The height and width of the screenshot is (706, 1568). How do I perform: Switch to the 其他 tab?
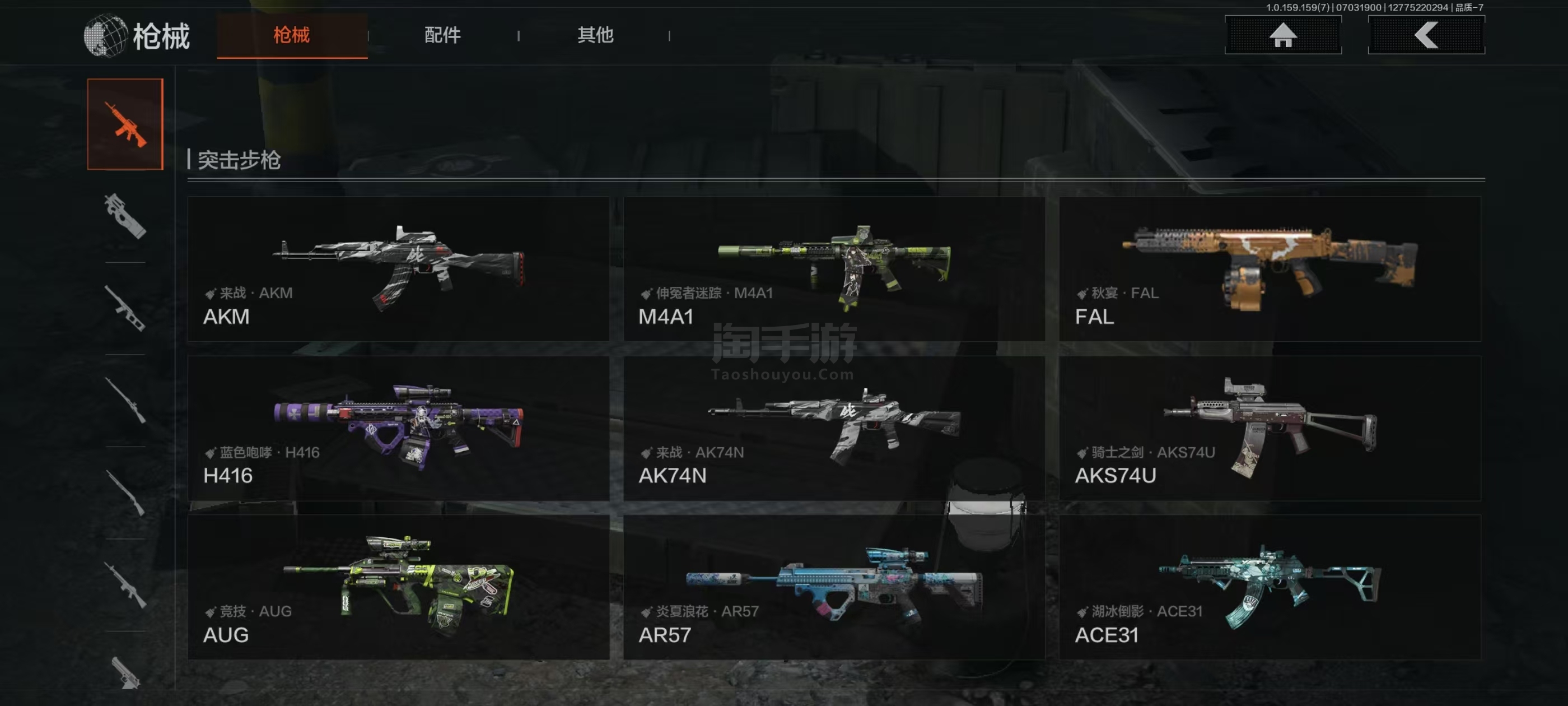(x=595, y=35)
